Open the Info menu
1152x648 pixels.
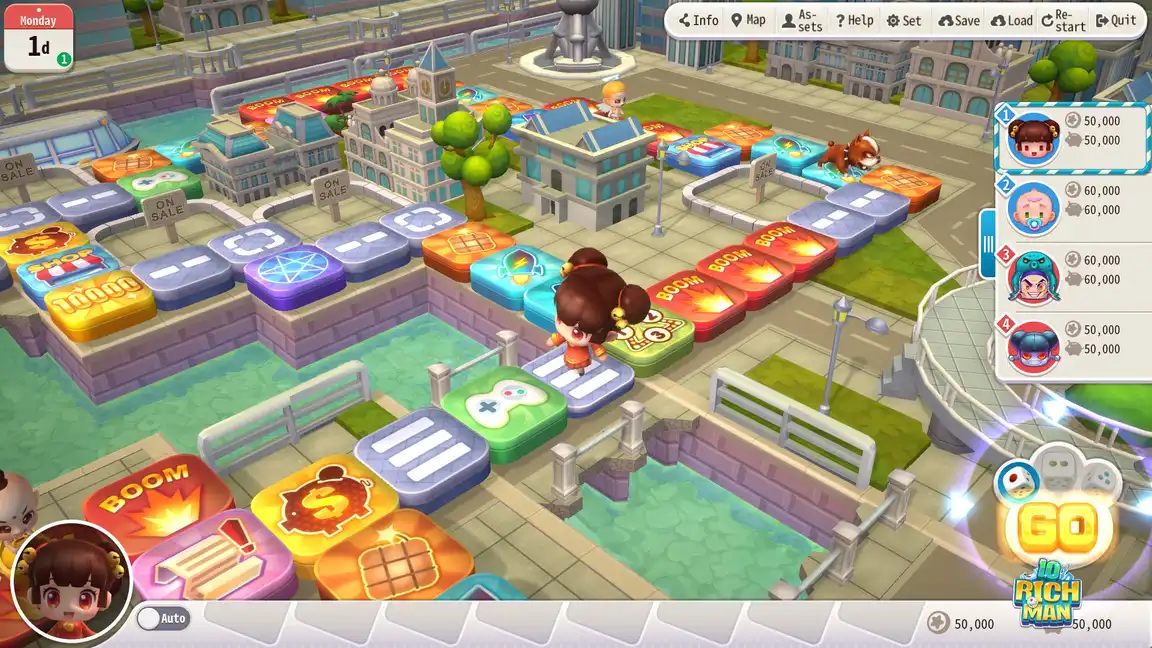pos(698,20)
